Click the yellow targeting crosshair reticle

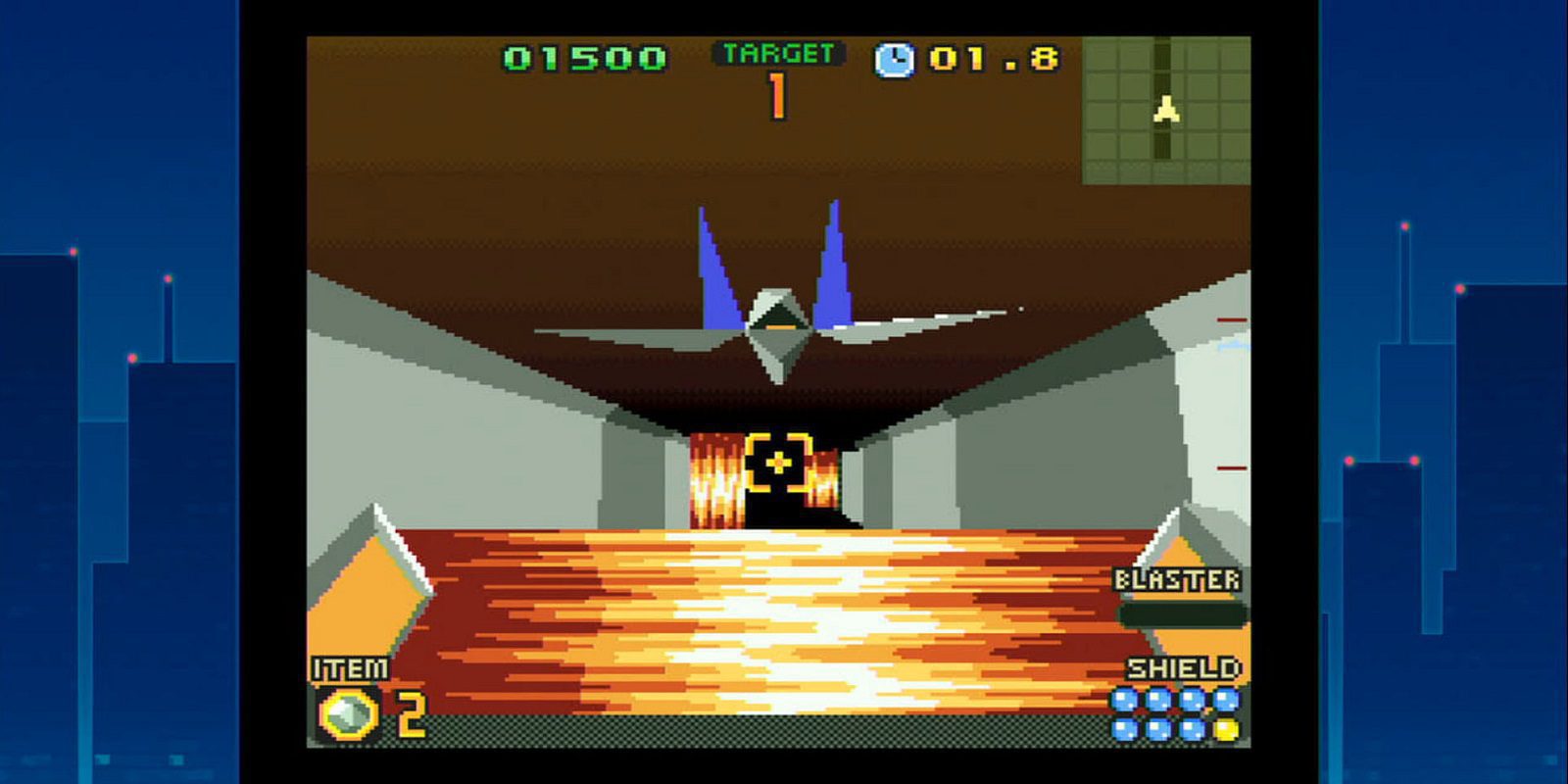[x=777, y=461]
